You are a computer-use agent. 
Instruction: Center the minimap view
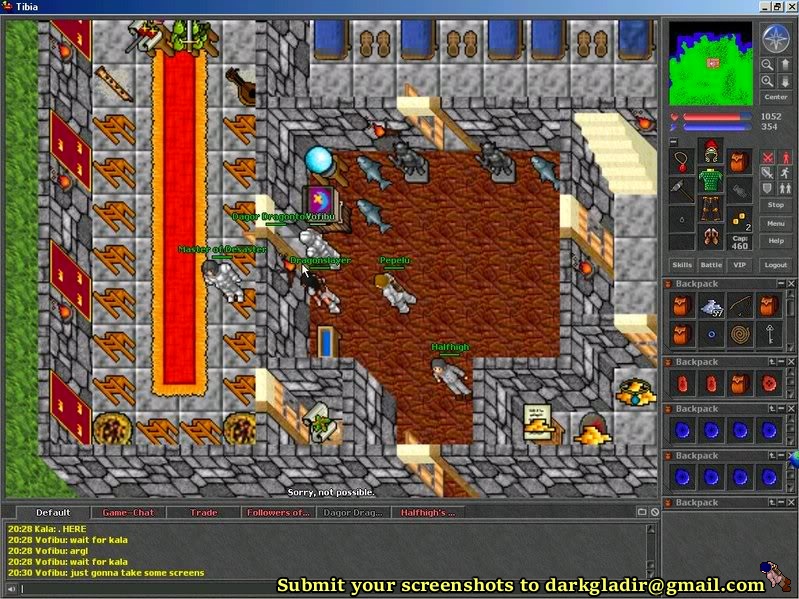pyautogui.click(x=776, y=97)
